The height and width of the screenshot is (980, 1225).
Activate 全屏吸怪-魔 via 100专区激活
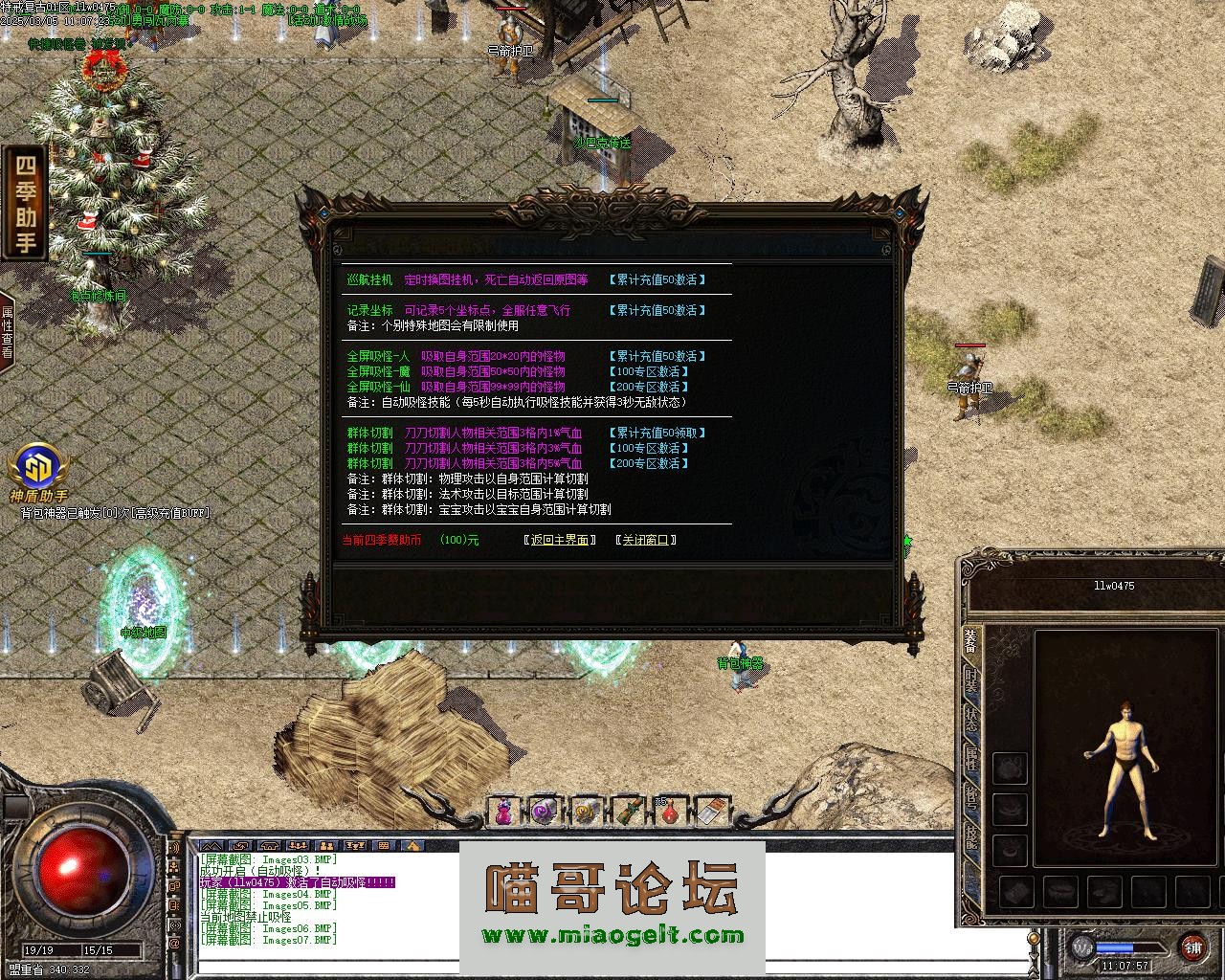(649, 371)
